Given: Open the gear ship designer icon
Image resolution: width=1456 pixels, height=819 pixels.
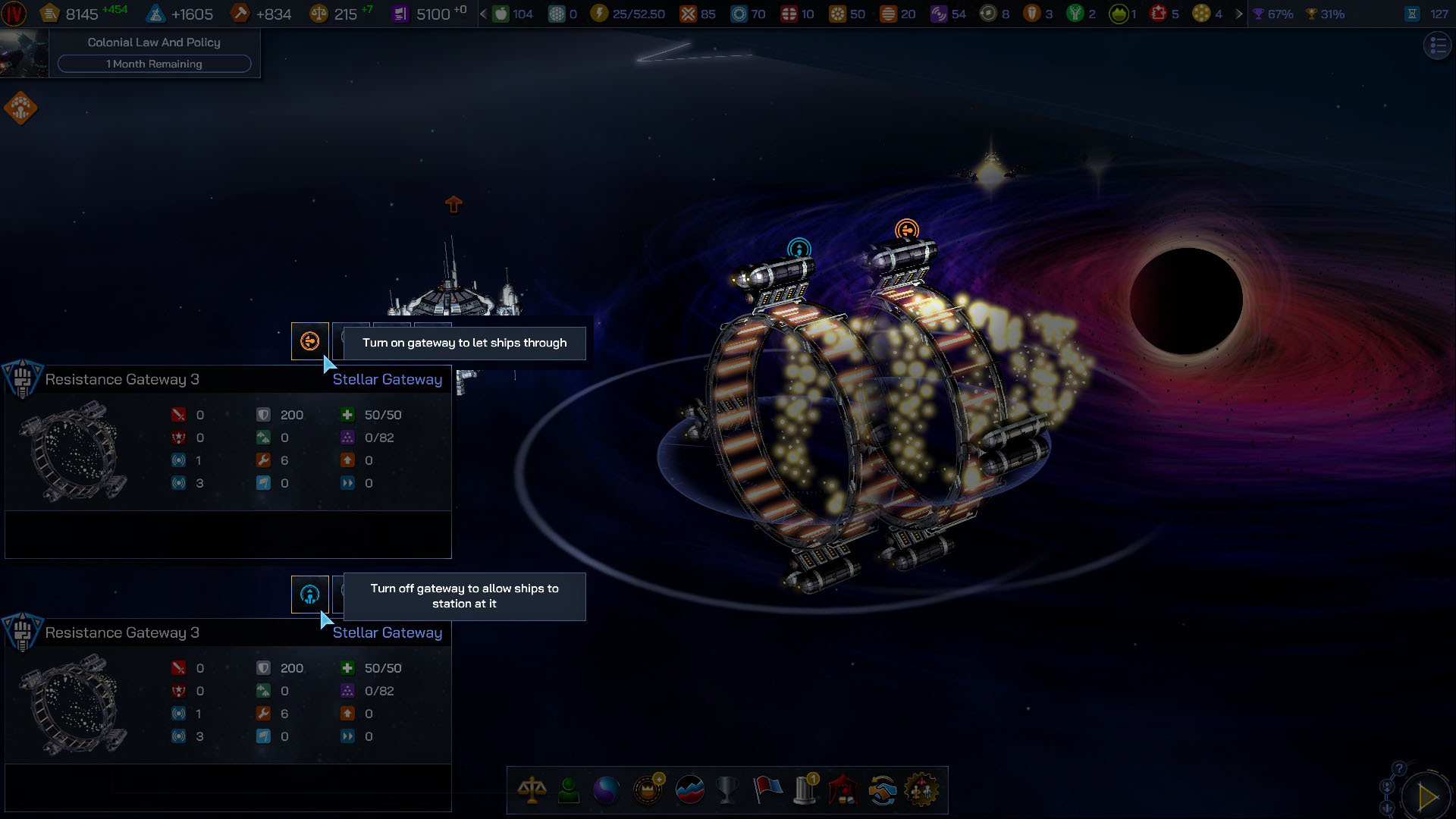Looking at the screenshot, I should 921,790.
